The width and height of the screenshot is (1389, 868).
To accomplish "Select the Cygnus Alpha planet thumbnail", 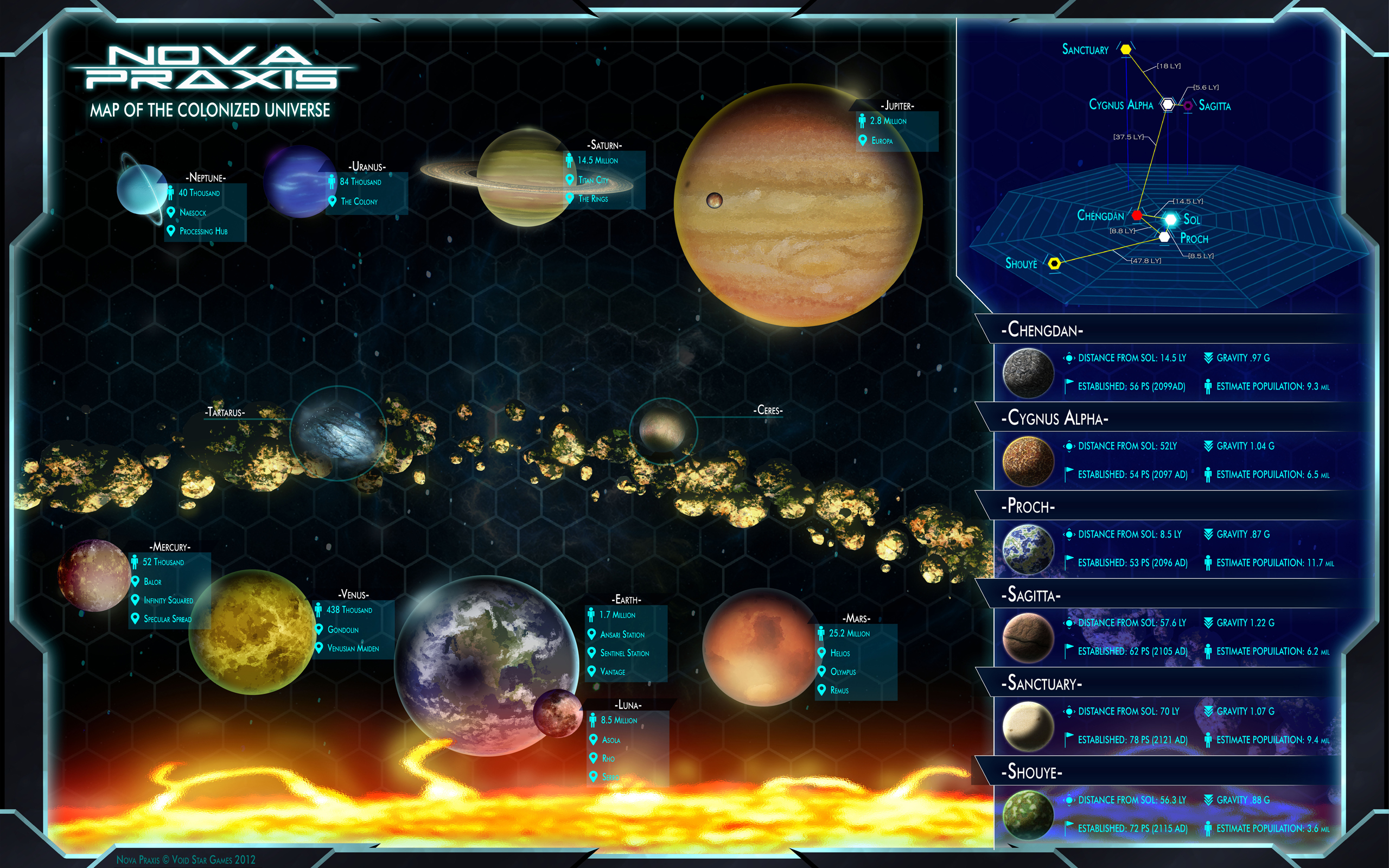I will [x=1028, y=461].
